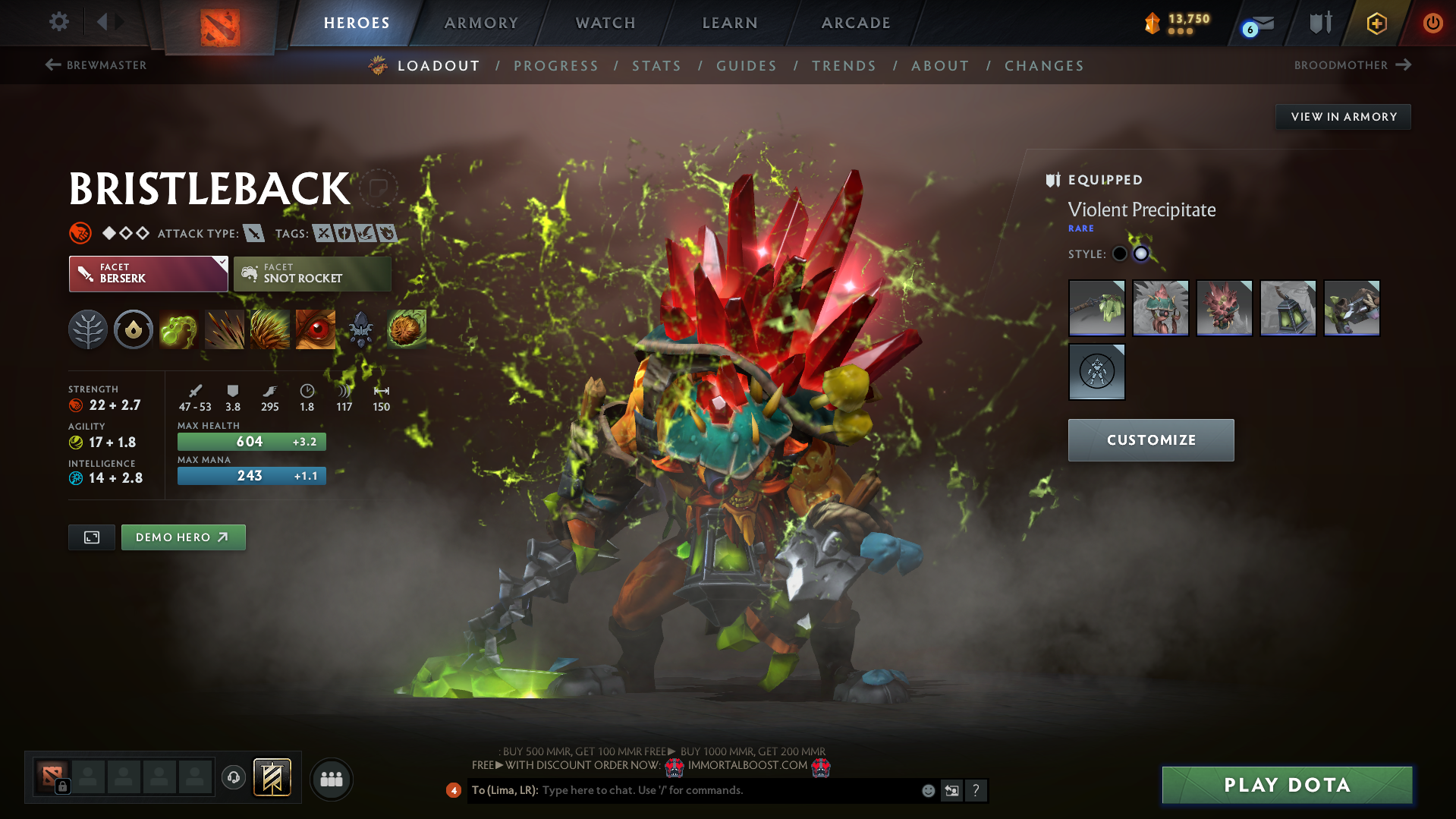This screenshot has height=819, width=1456.
Task: Open the Quill Spray ability icon
Action: point(225,329)
